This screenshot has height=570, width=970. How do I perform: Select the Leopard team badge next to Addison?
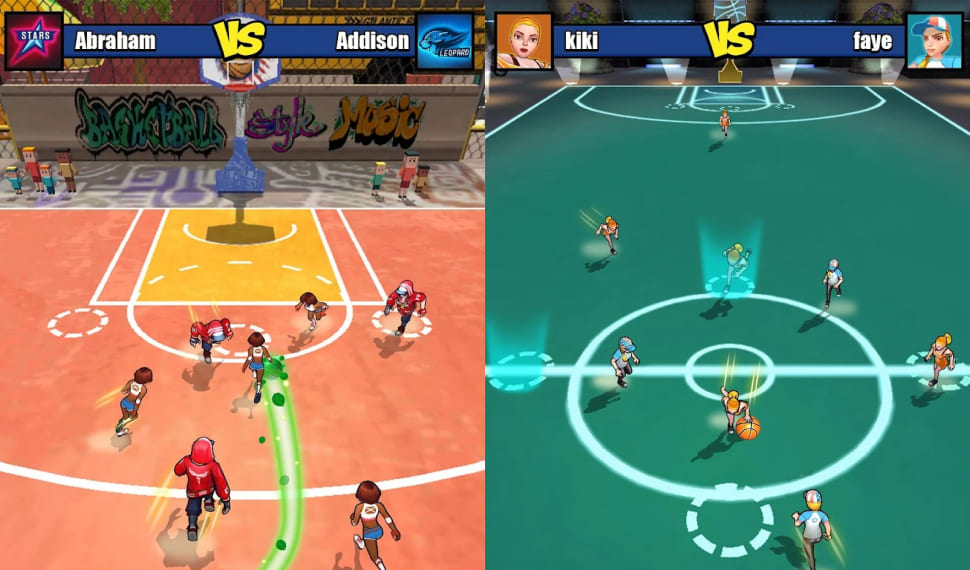(444, 41)
